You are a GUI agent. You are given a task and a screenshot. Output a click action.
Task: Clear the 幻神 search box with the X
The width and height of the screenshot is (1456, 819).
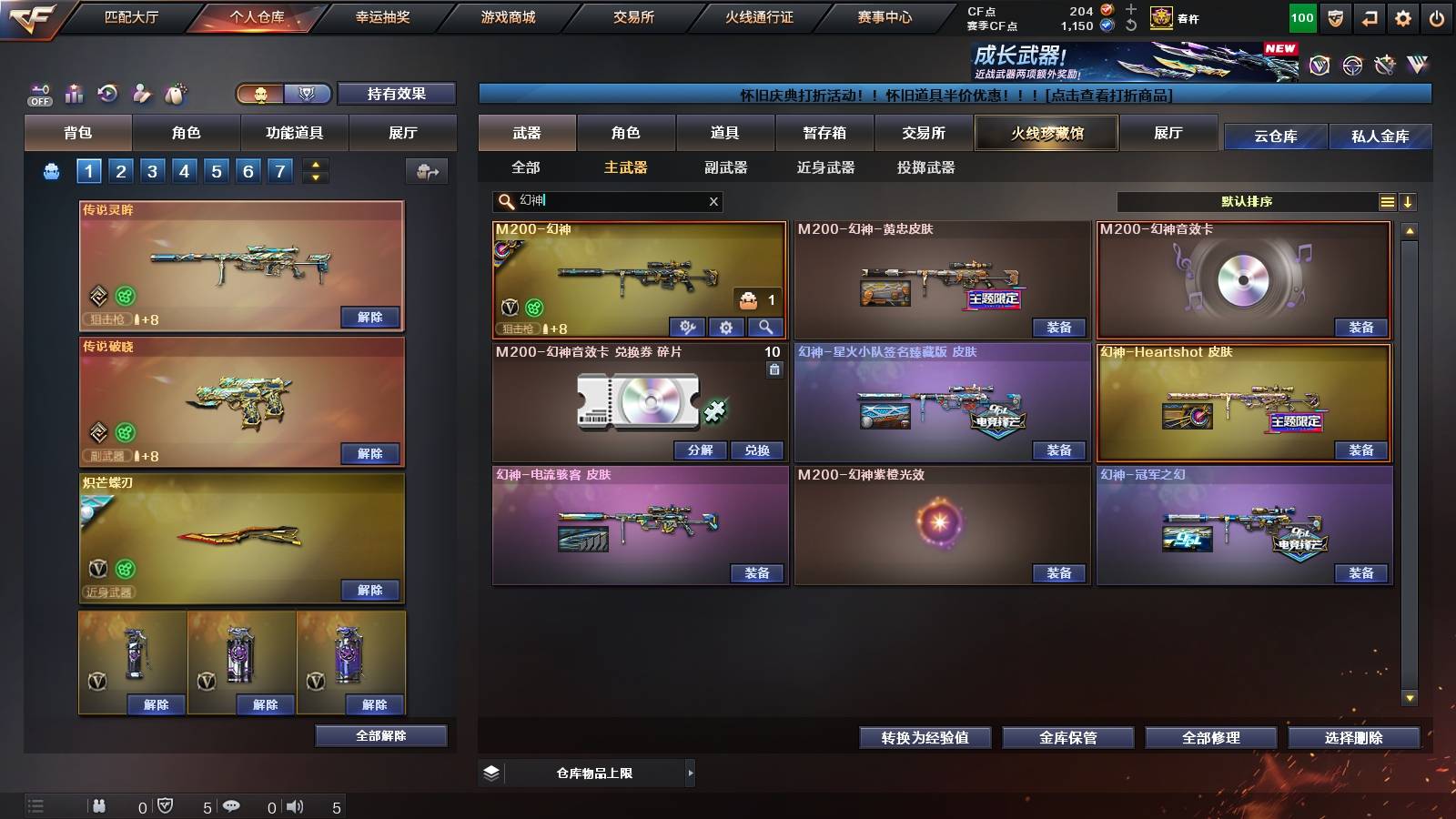click(714, 201)
